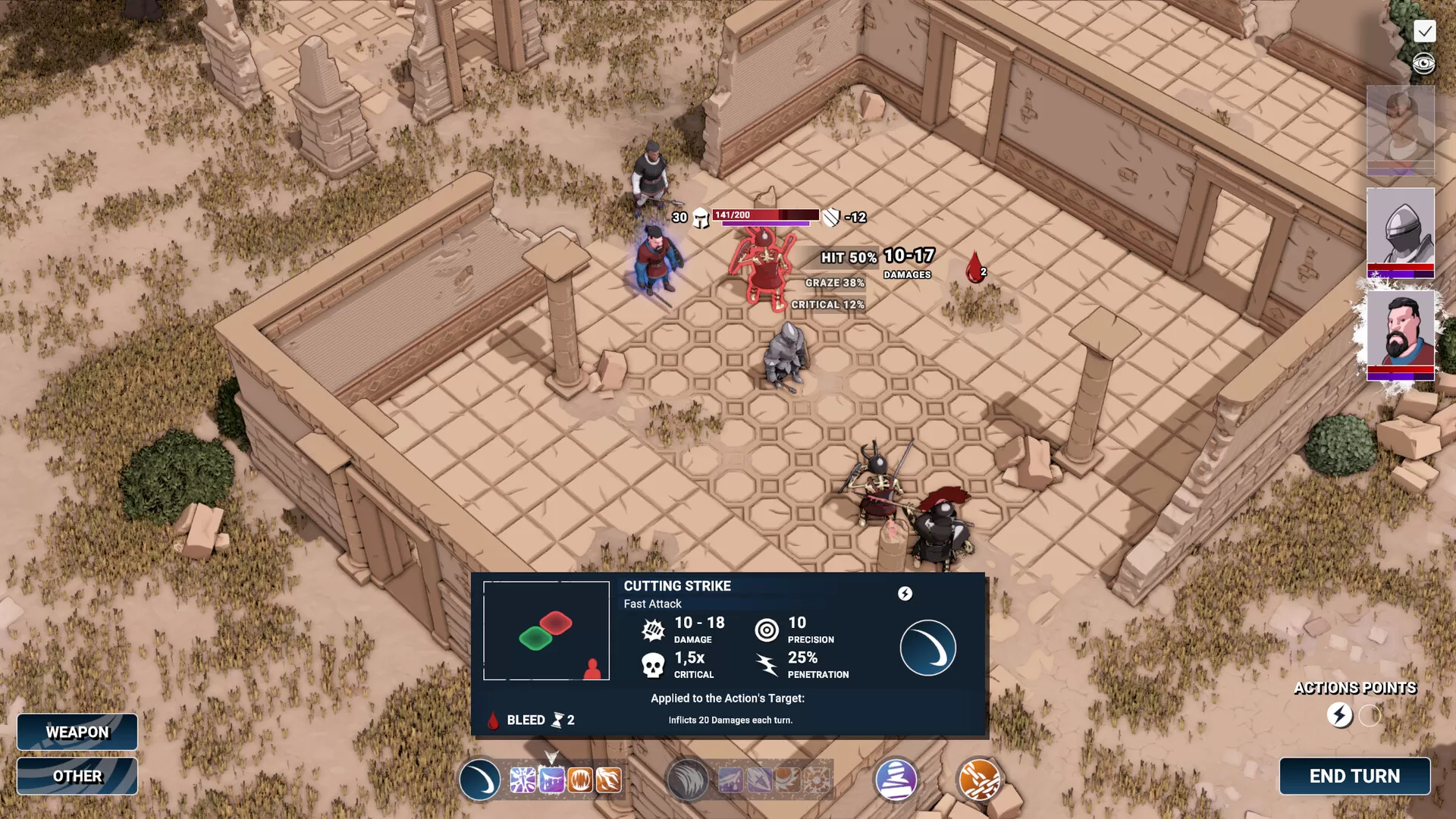This screenshot has height=819, width=1456.
Task: Toggle the checkmark box in the top-right corner
Action: (1426, 32)
